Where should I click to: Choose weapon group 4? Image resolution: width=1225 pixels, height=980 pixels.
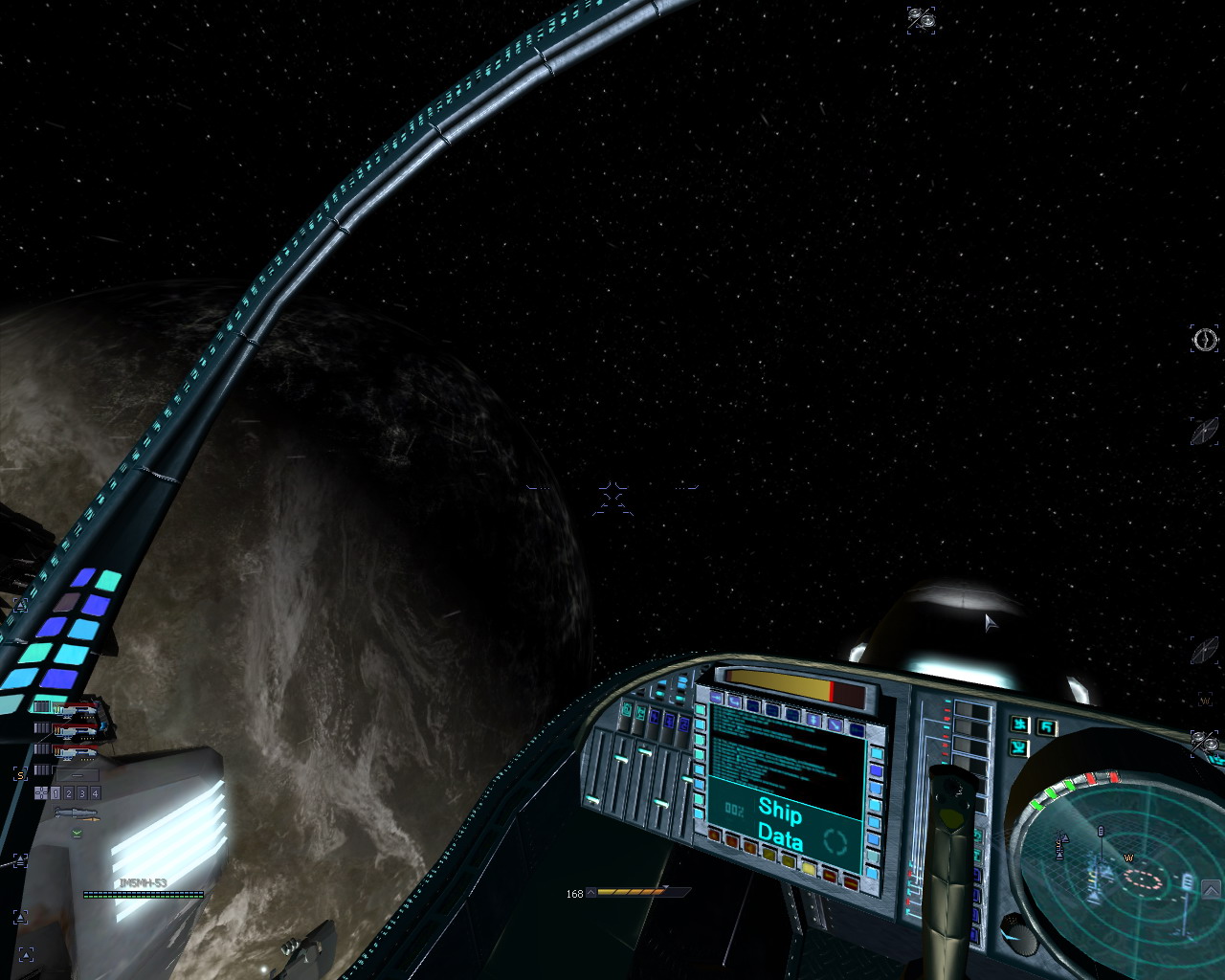pyautogui.click(x=95, y=793)
